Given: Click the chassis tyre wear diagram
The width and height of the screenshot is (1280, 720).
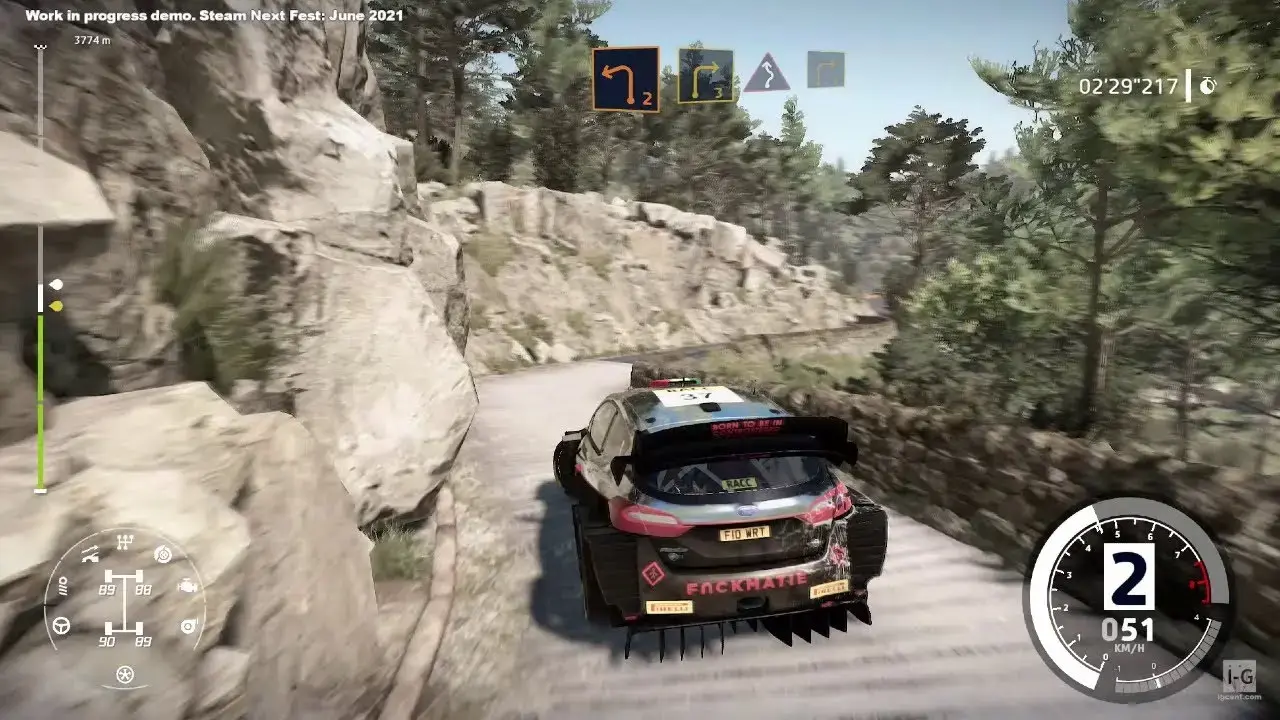Looking at the screenshot, I should coord(125,603).
